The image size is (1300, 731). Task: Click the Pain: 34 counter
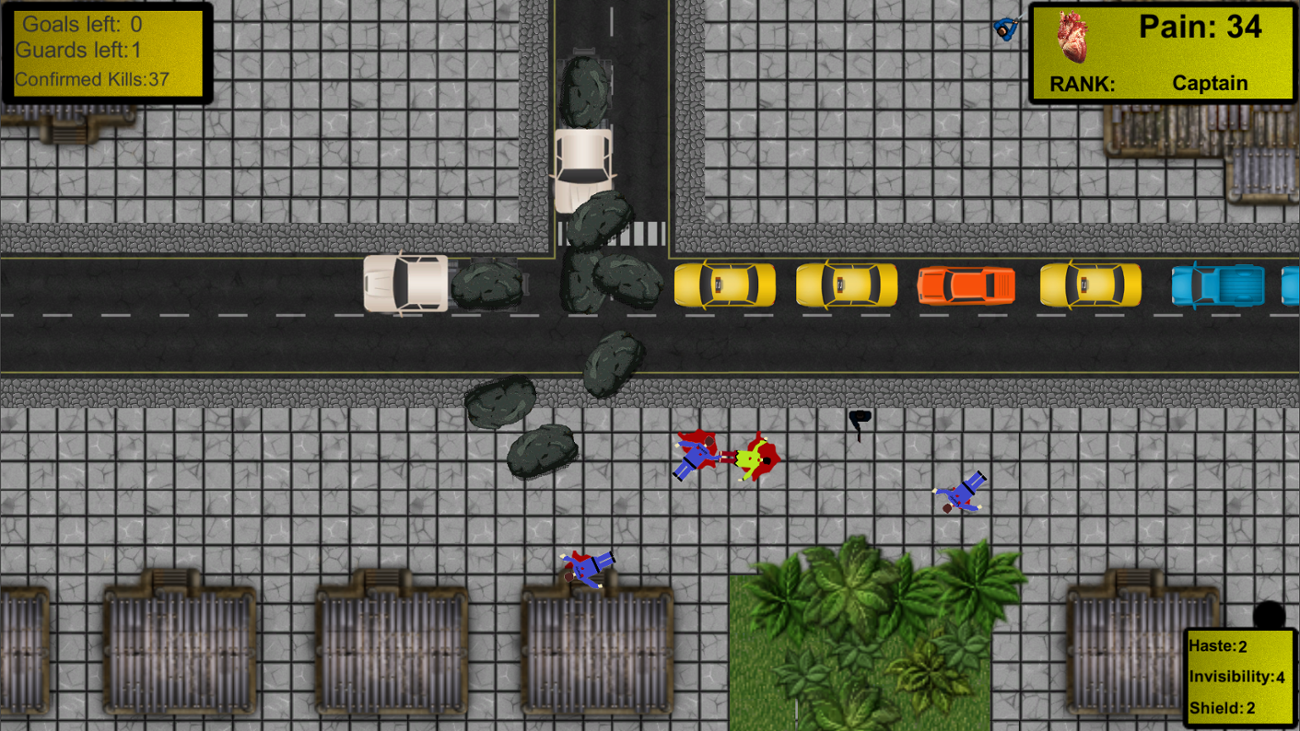click(1203, 27)
